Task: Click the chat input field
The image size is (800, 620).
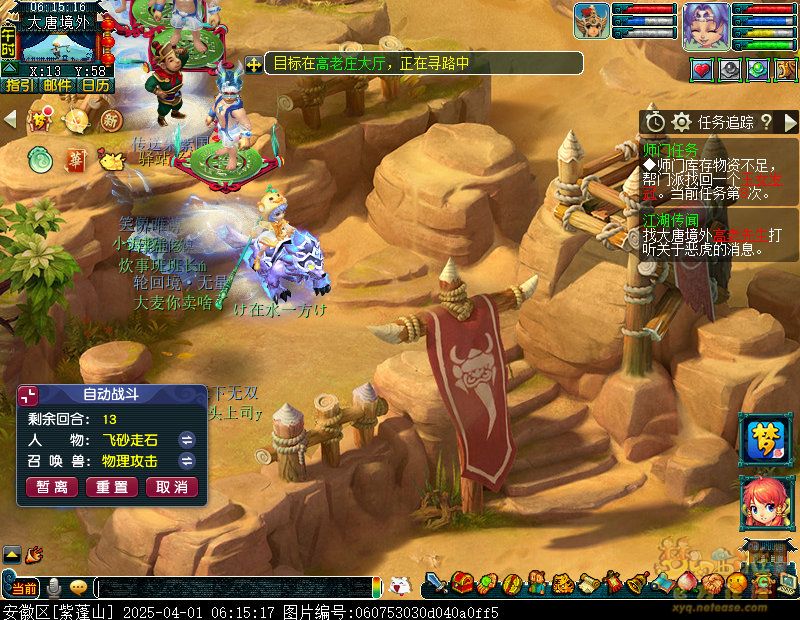Action: [235, 588]
